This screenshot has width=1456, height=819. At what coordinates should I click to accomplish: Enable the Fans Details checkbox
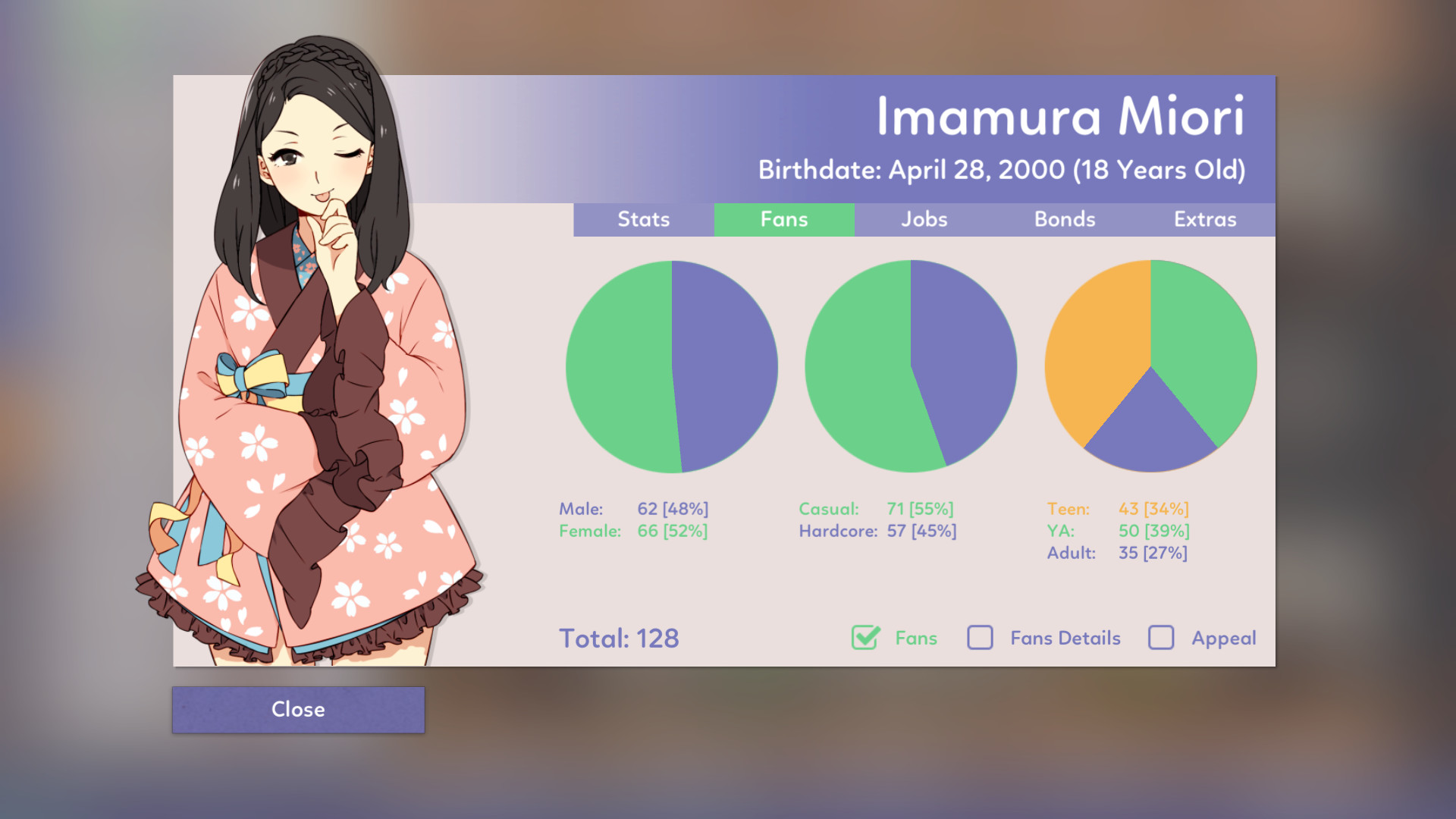[981, 639]
